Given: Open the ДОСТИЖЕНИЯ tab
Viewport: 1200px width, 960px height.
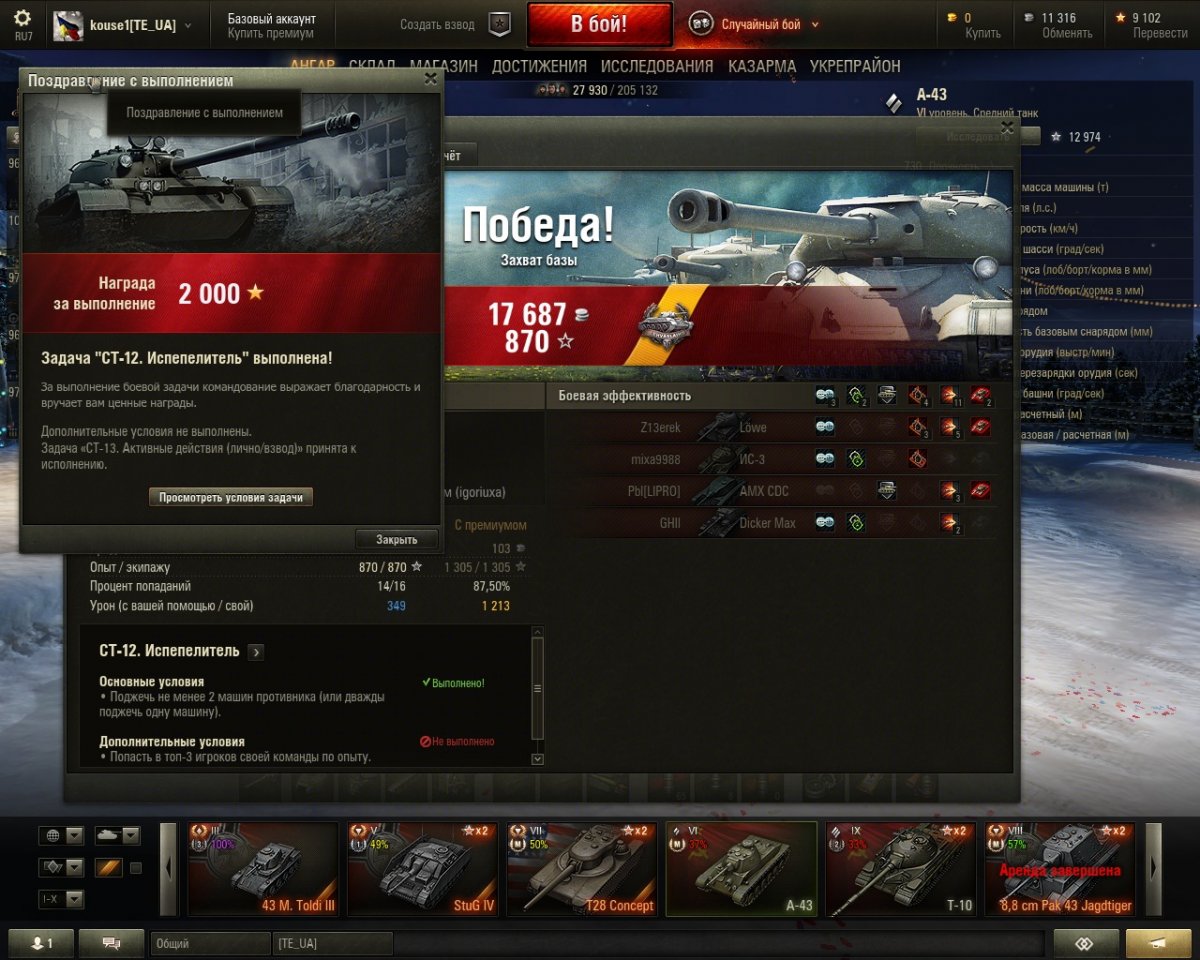Looking at the screenshot, I should point(539,66).
